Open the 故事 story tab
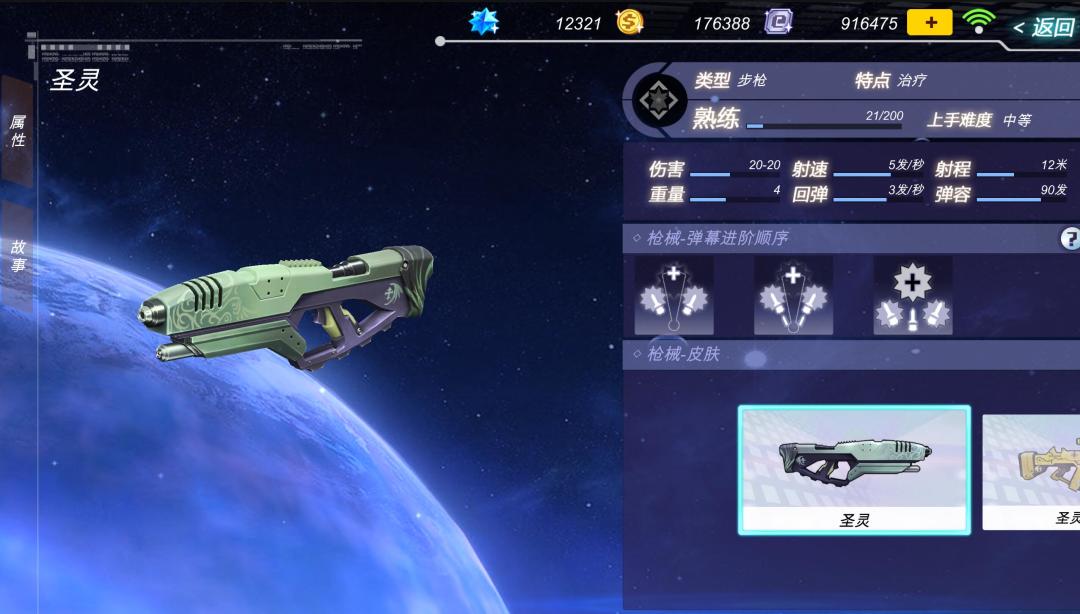The image size is (1080, 614). [x=17, y=255]
